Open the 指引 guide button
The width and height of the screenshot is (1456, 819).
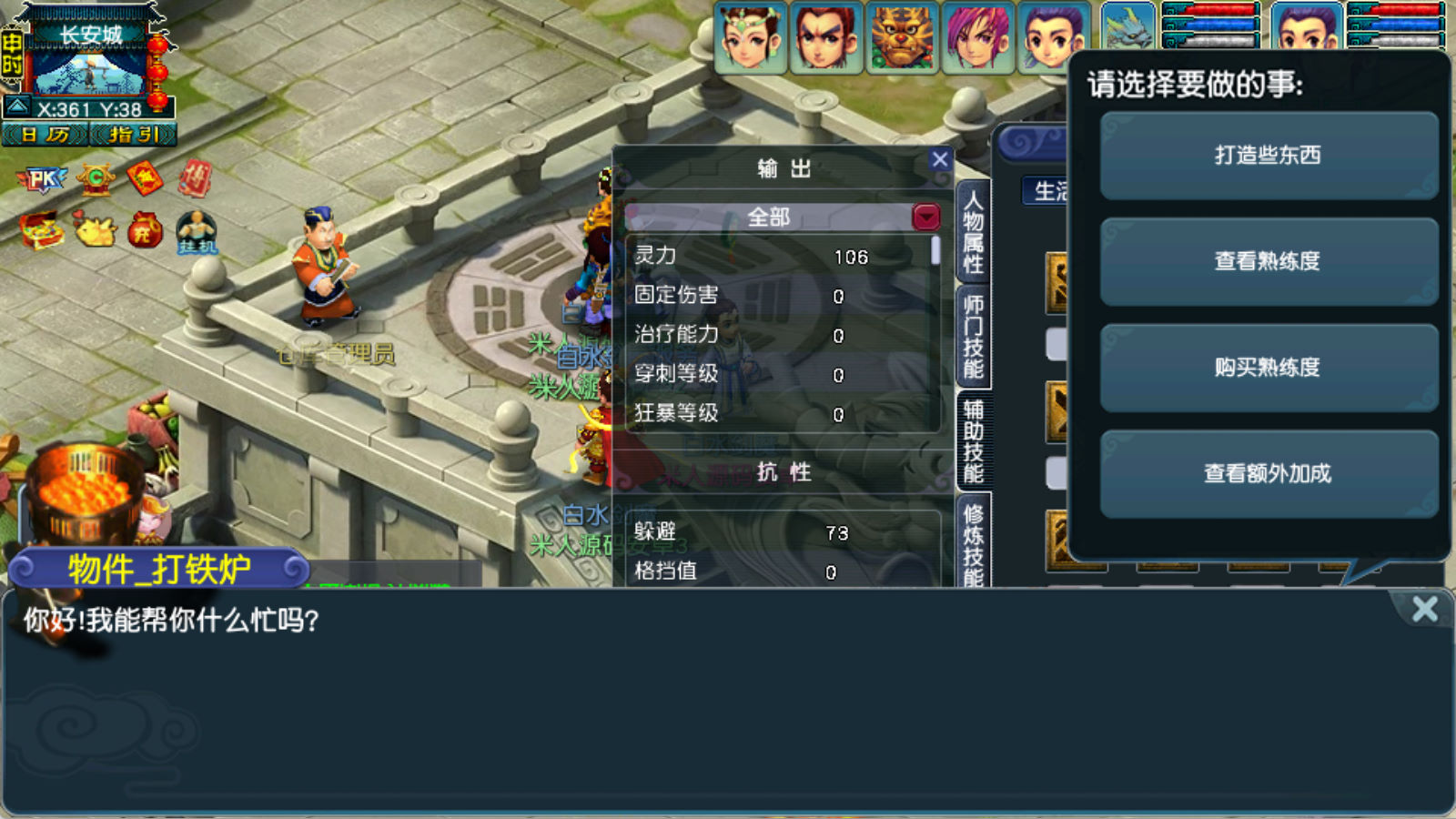tap(133, 136)
